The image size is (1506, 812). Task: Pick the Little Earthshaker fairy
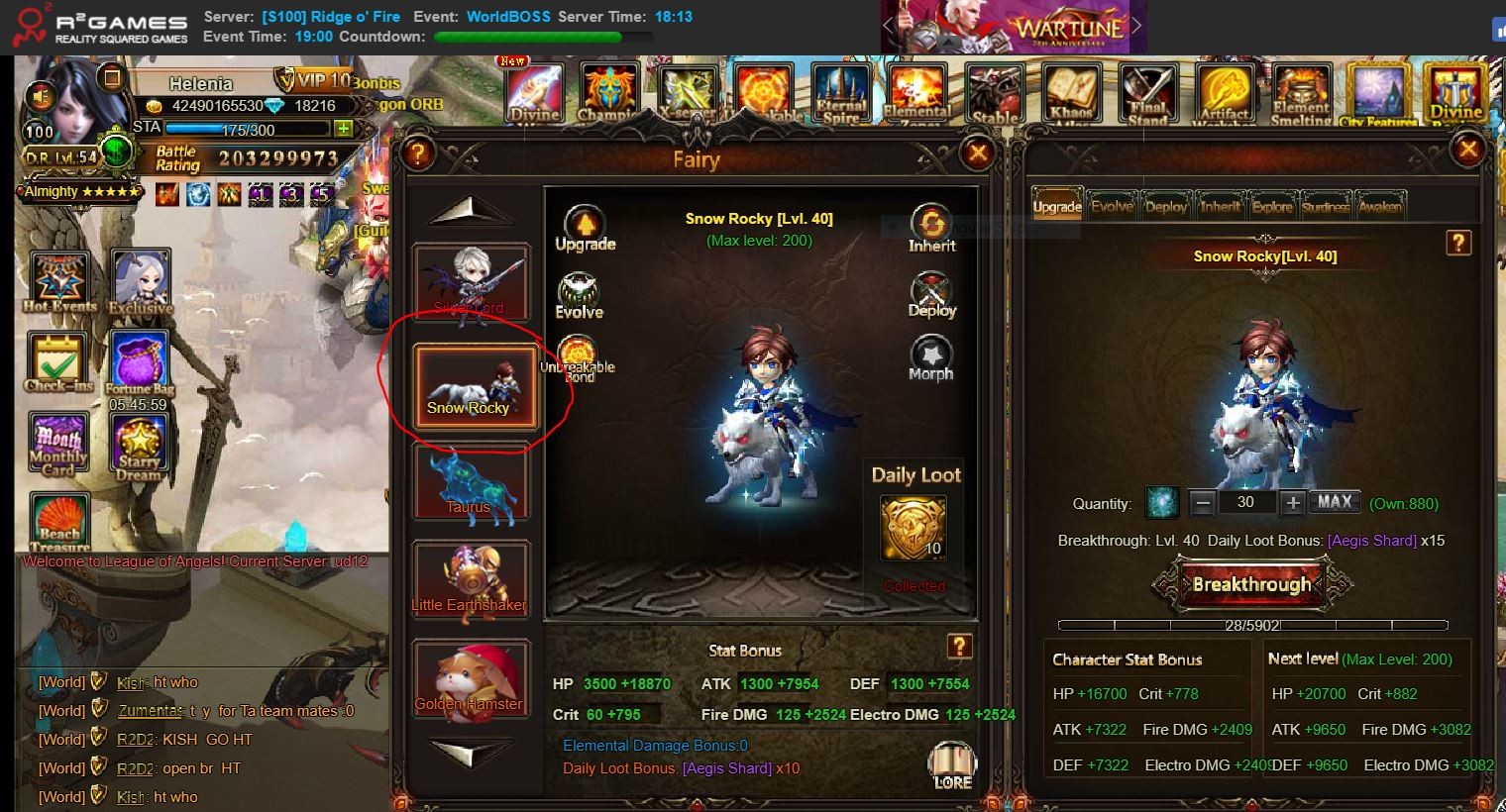[471, 580]
